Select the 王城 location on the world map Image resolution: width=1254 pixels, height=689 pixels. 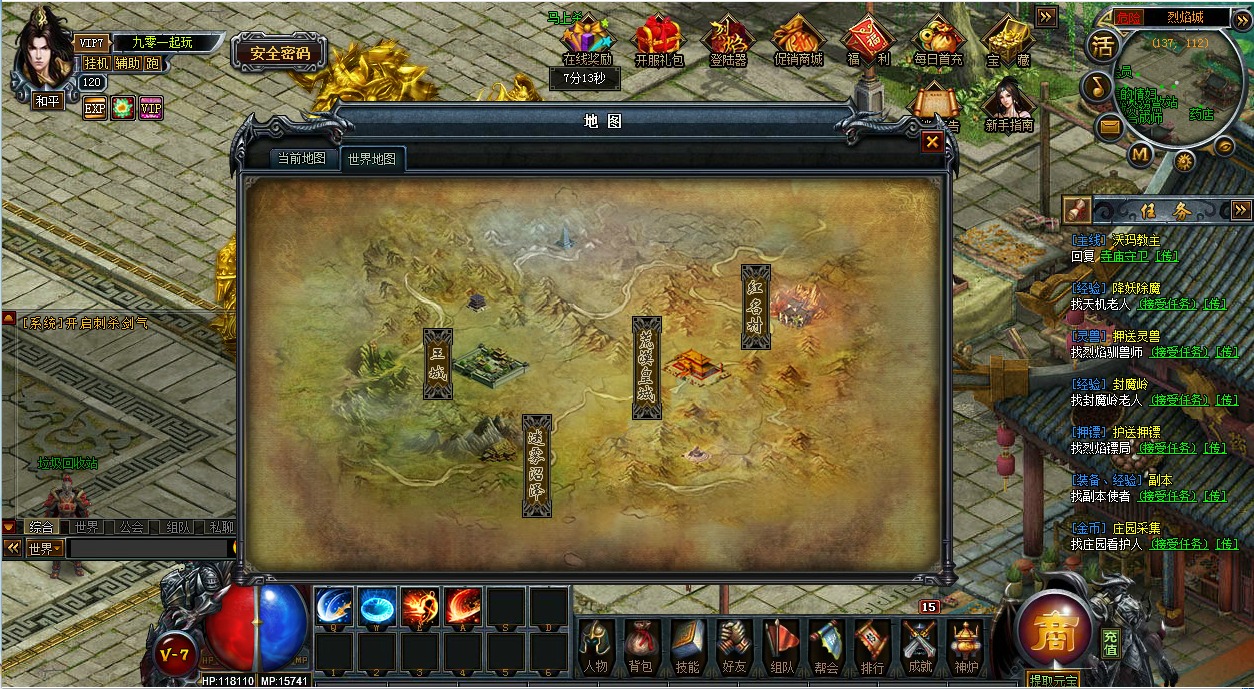(x=438, y=364)
